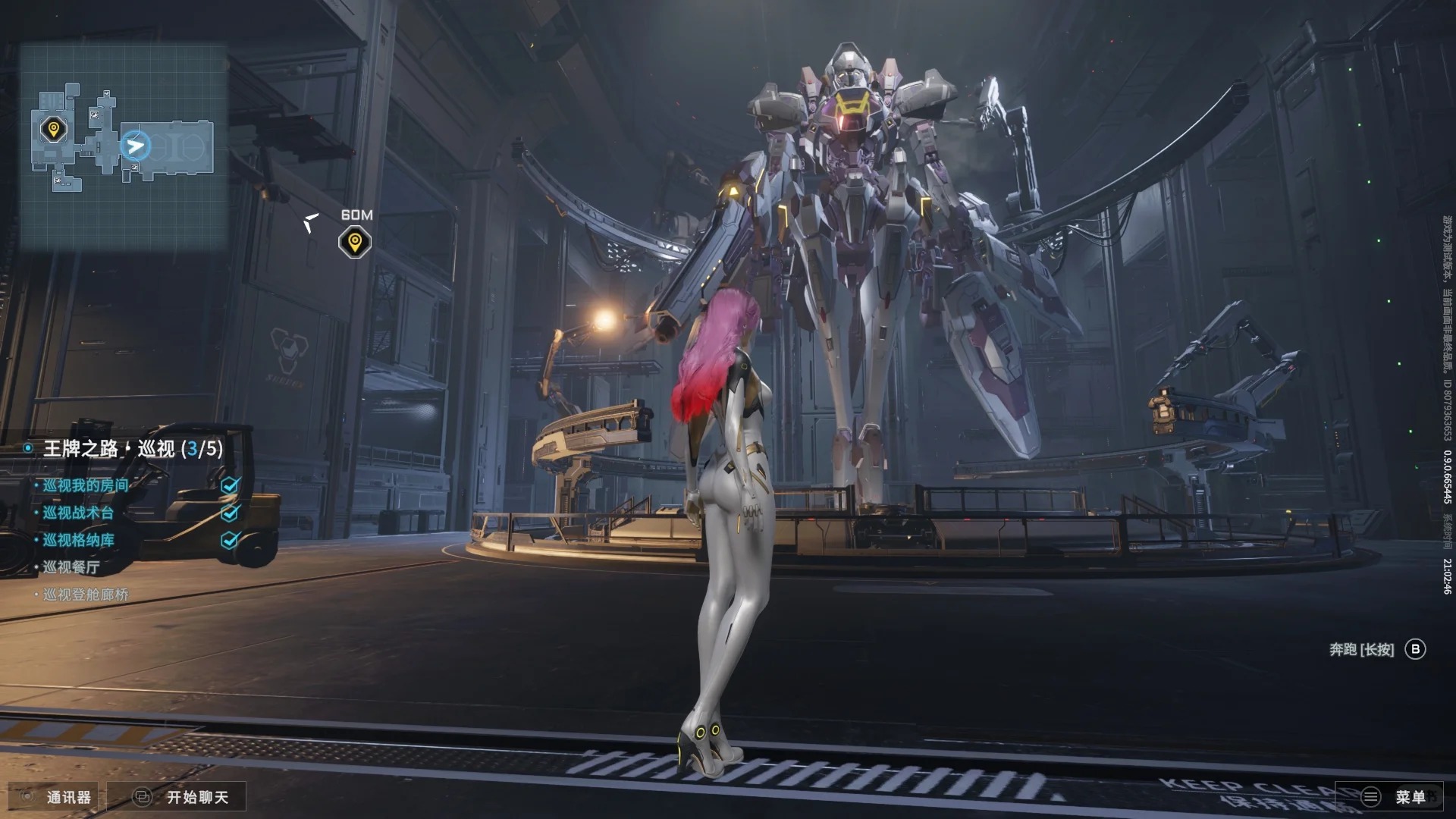Select the 巡视餐厅 objective
This screenshot has width=1456, height=819.
click(71, 567)
